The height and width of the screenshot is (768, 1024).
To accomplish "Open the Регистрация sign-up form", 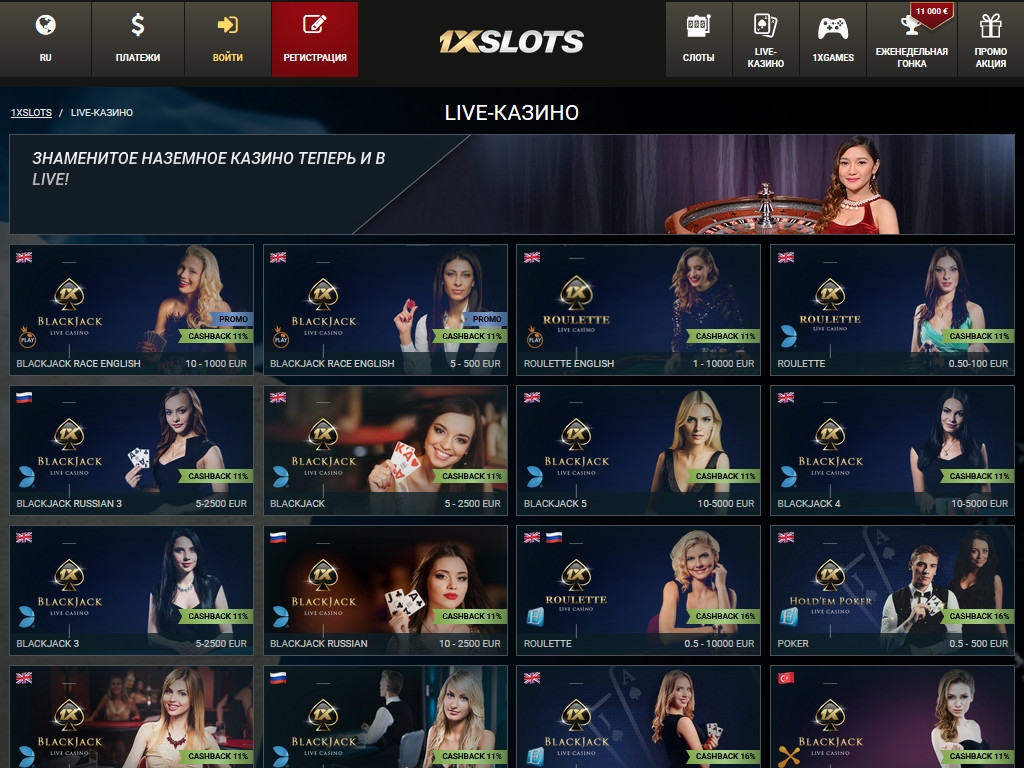I will (315, 39).
